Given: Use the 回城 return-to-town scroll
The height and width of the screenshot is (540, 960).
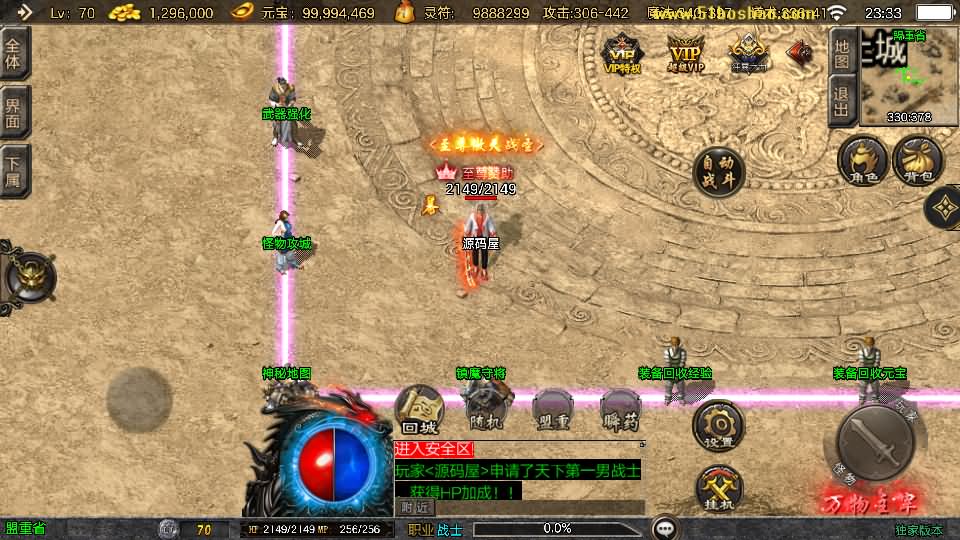Looking at the screenshot, I should 420,411.
